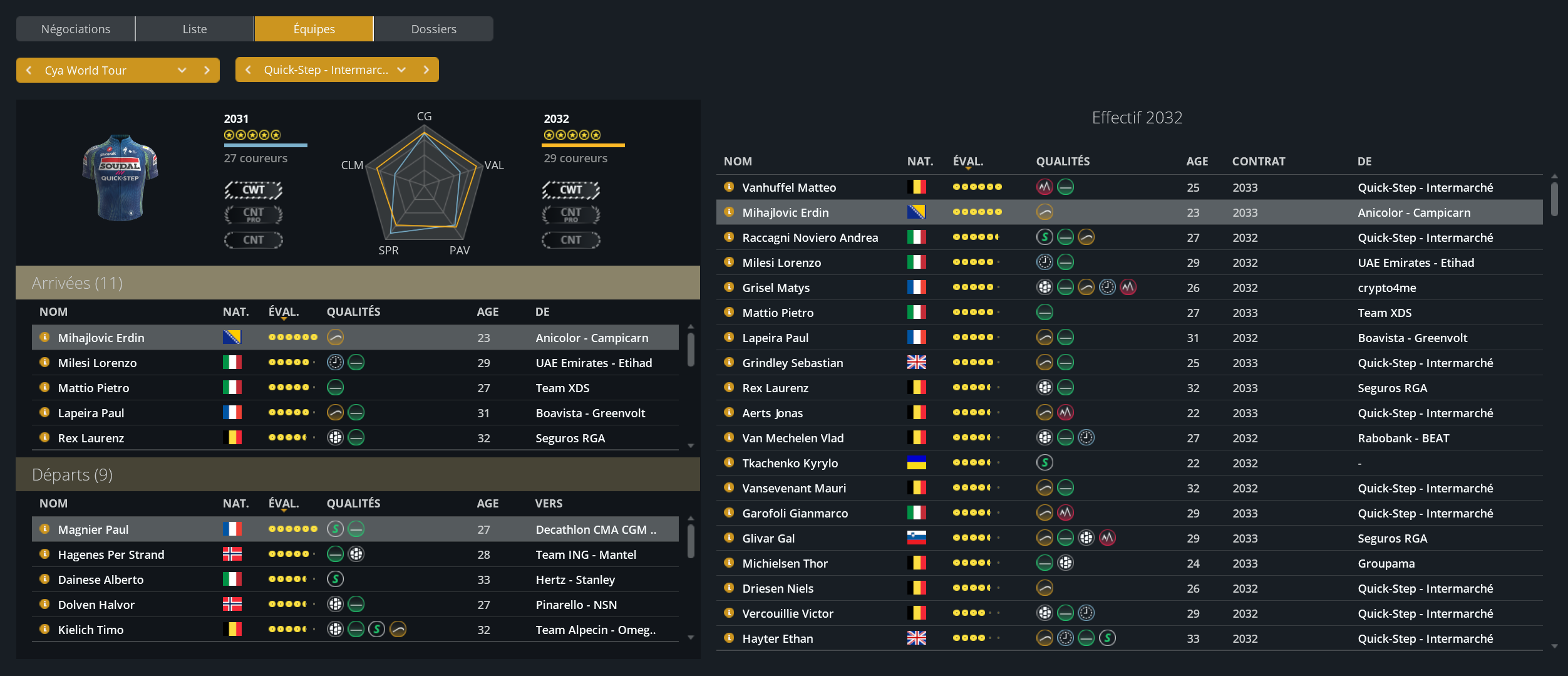
Task: Open info icon for Glivar Gal
Action: click(x=729, y=538)
